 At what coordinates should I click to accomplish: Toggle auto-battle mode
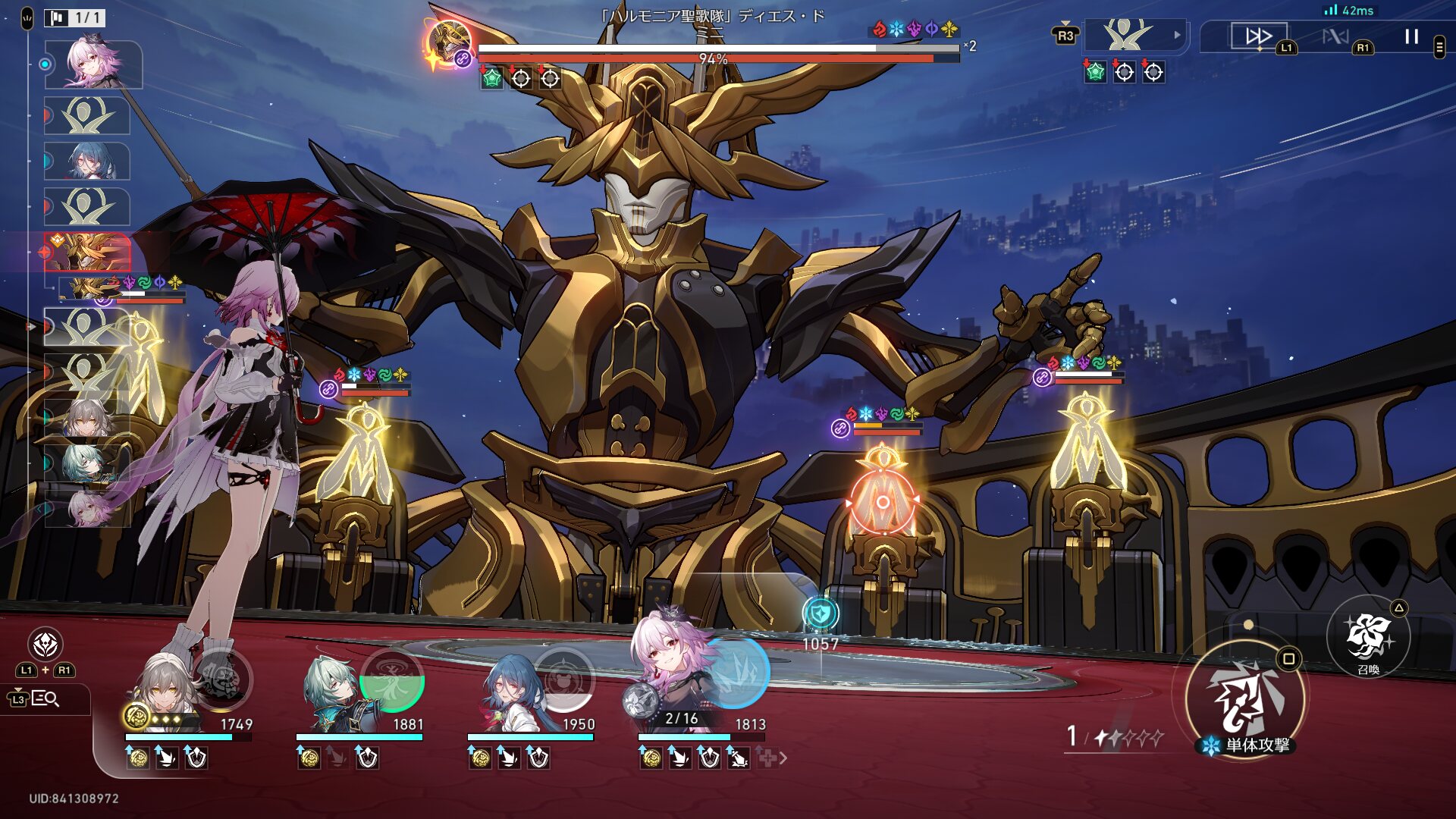pos(1335,36)
